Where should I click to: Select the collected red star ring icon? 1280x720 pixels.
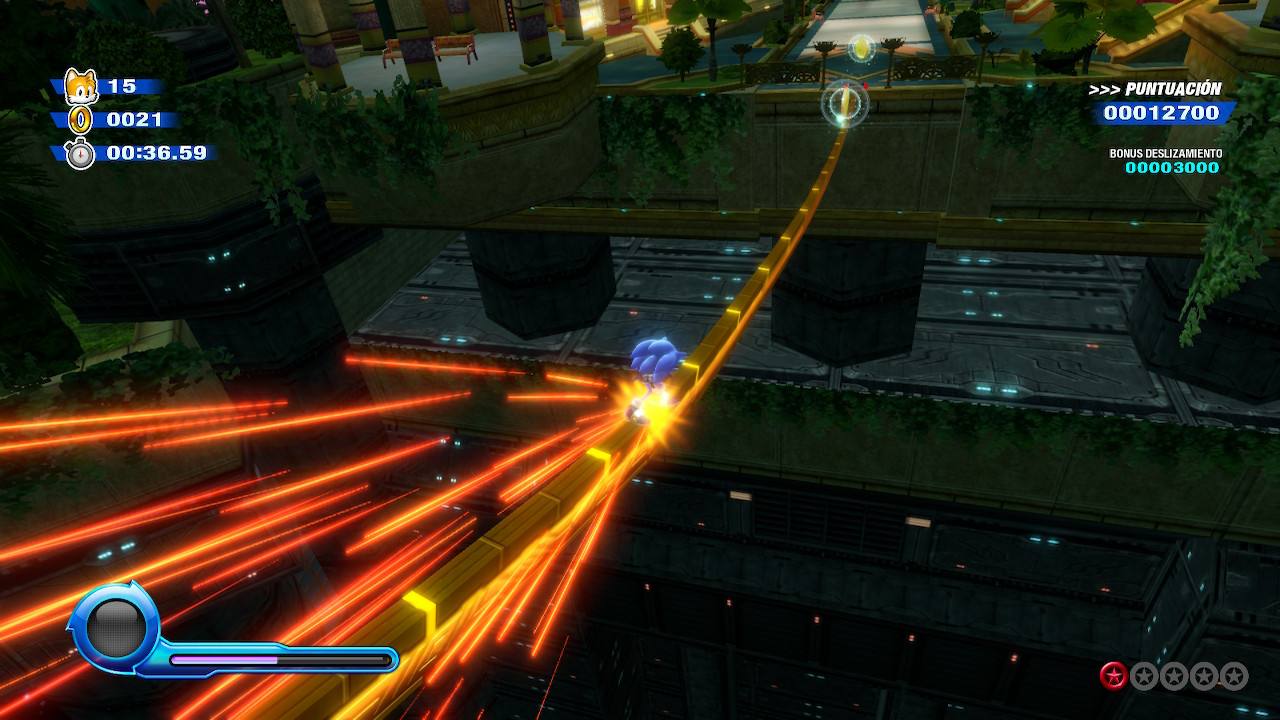point(1113,676)
